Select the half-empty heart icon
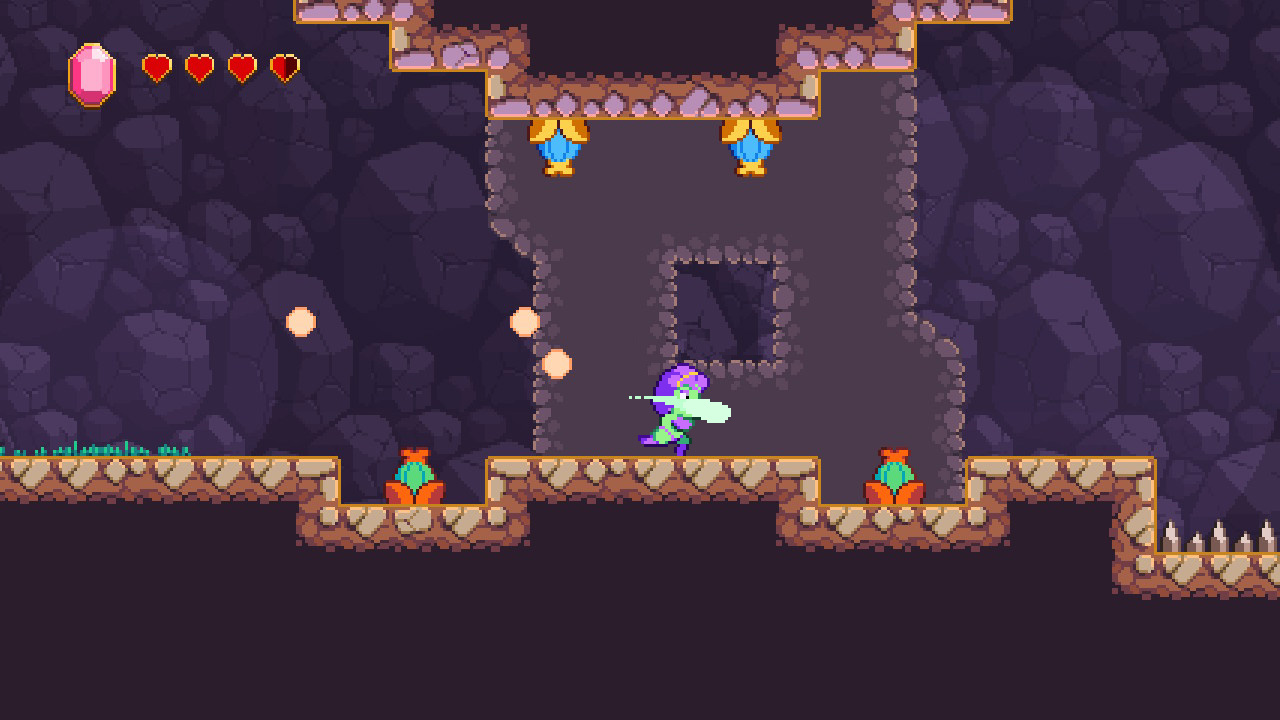The height and width of the screenshot is (720, 1280). coord(283,67)
